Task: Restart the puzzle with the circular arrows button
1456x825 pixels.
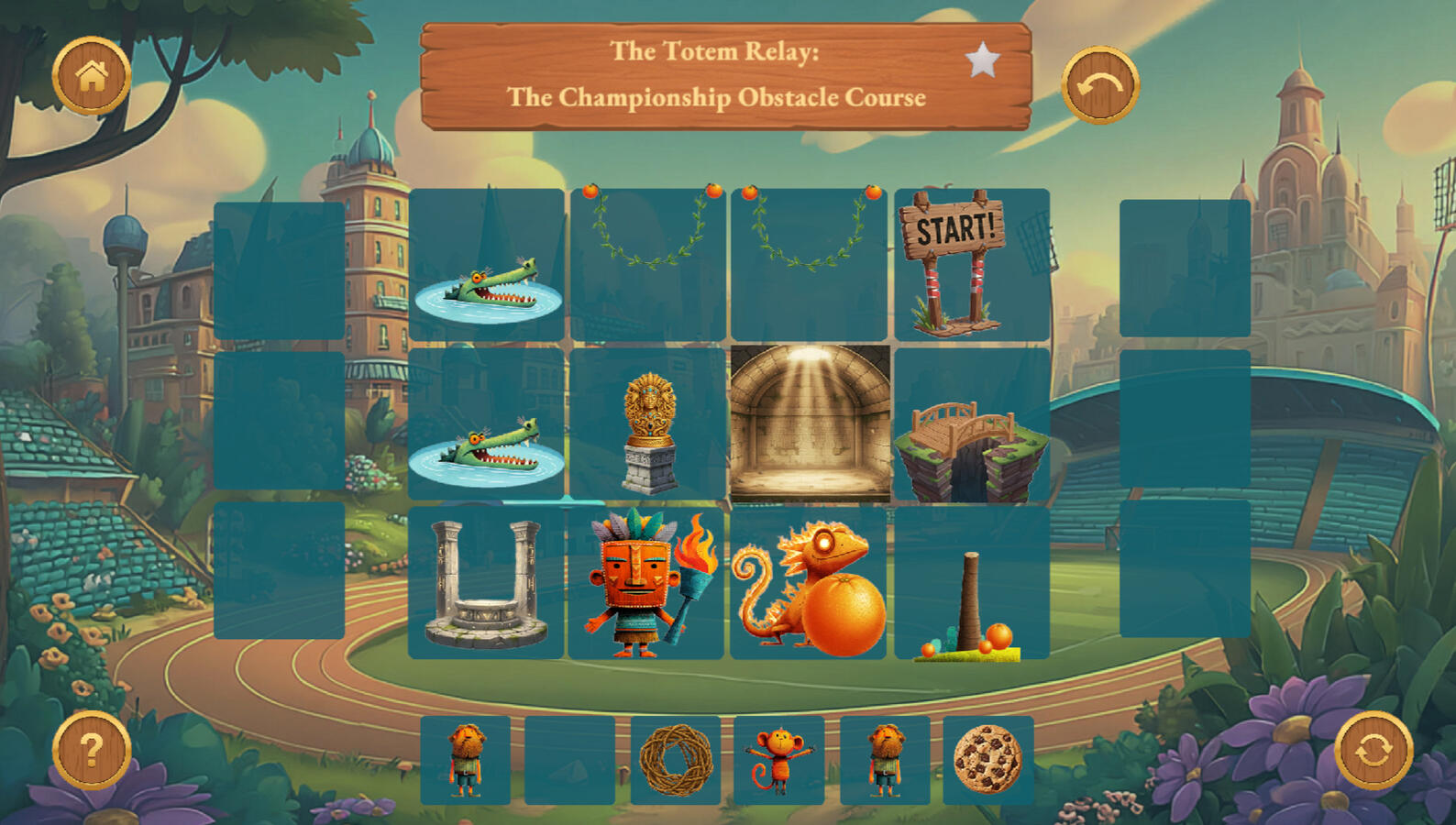Action: (1373, 750)
